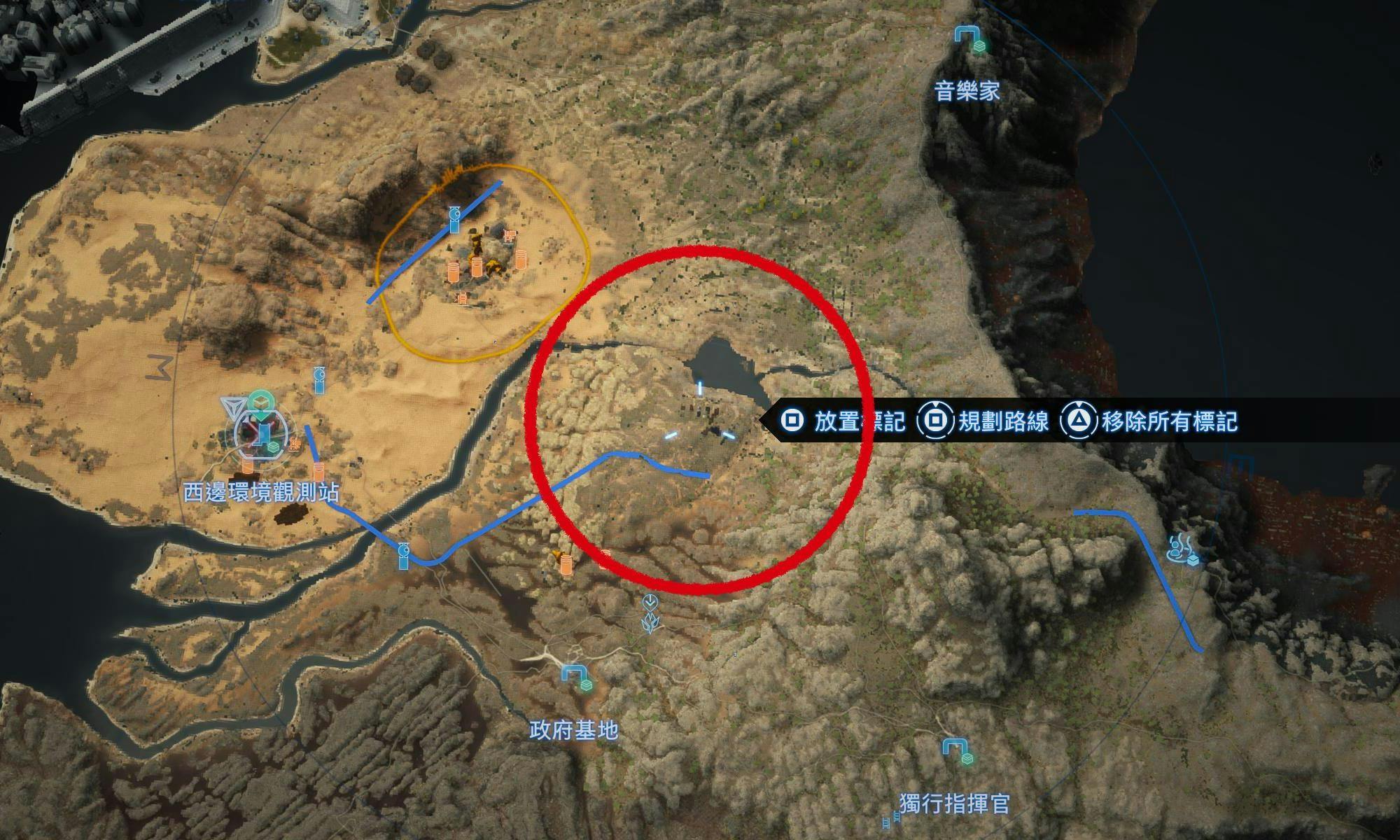Screen dimensions: 1400x840
Task: Select the blue tower marker on the blue route
Action: pyautogui.click(x=403, y=556)
